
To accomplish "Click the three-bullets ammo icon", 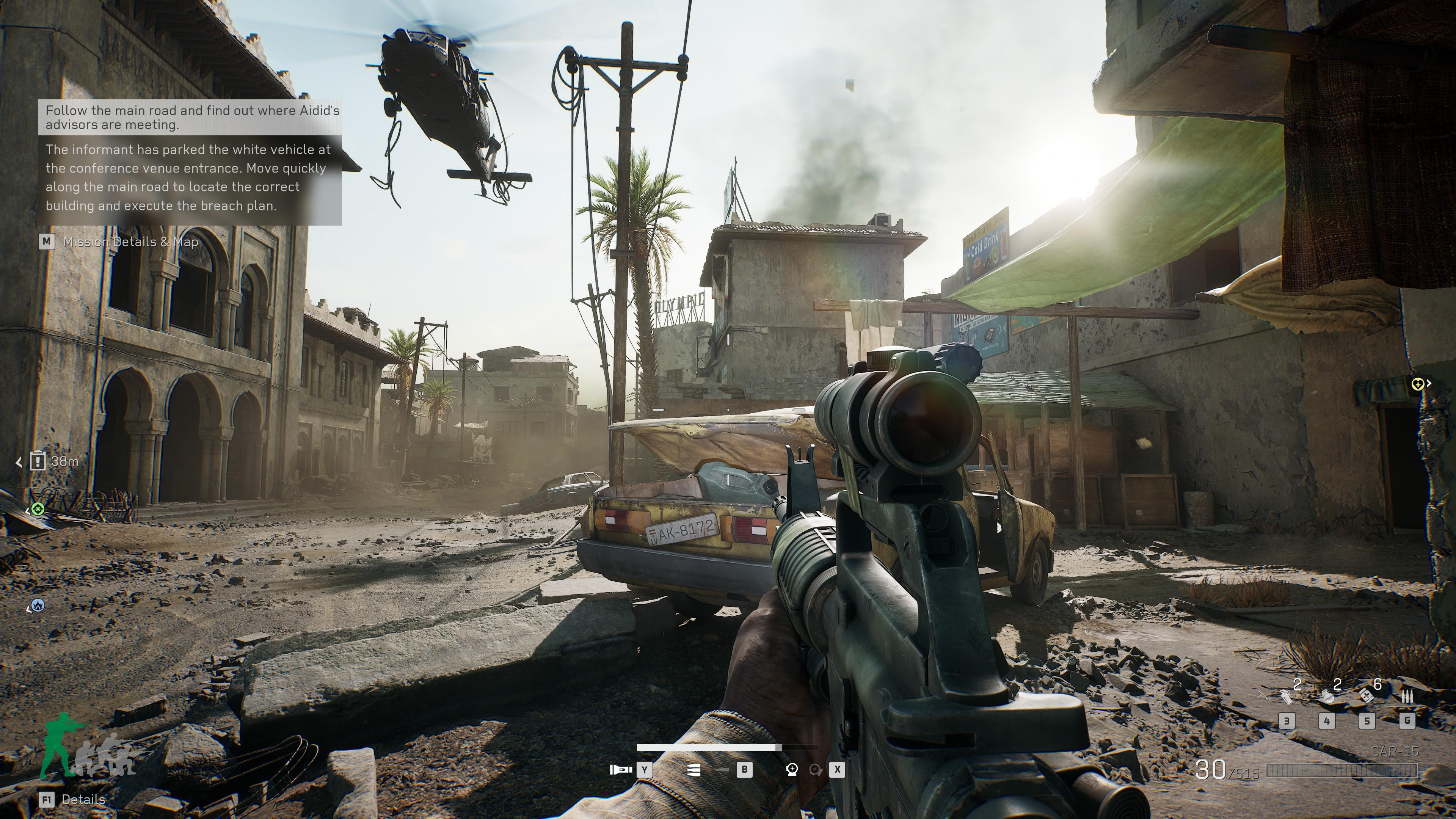I will 1407,697.
